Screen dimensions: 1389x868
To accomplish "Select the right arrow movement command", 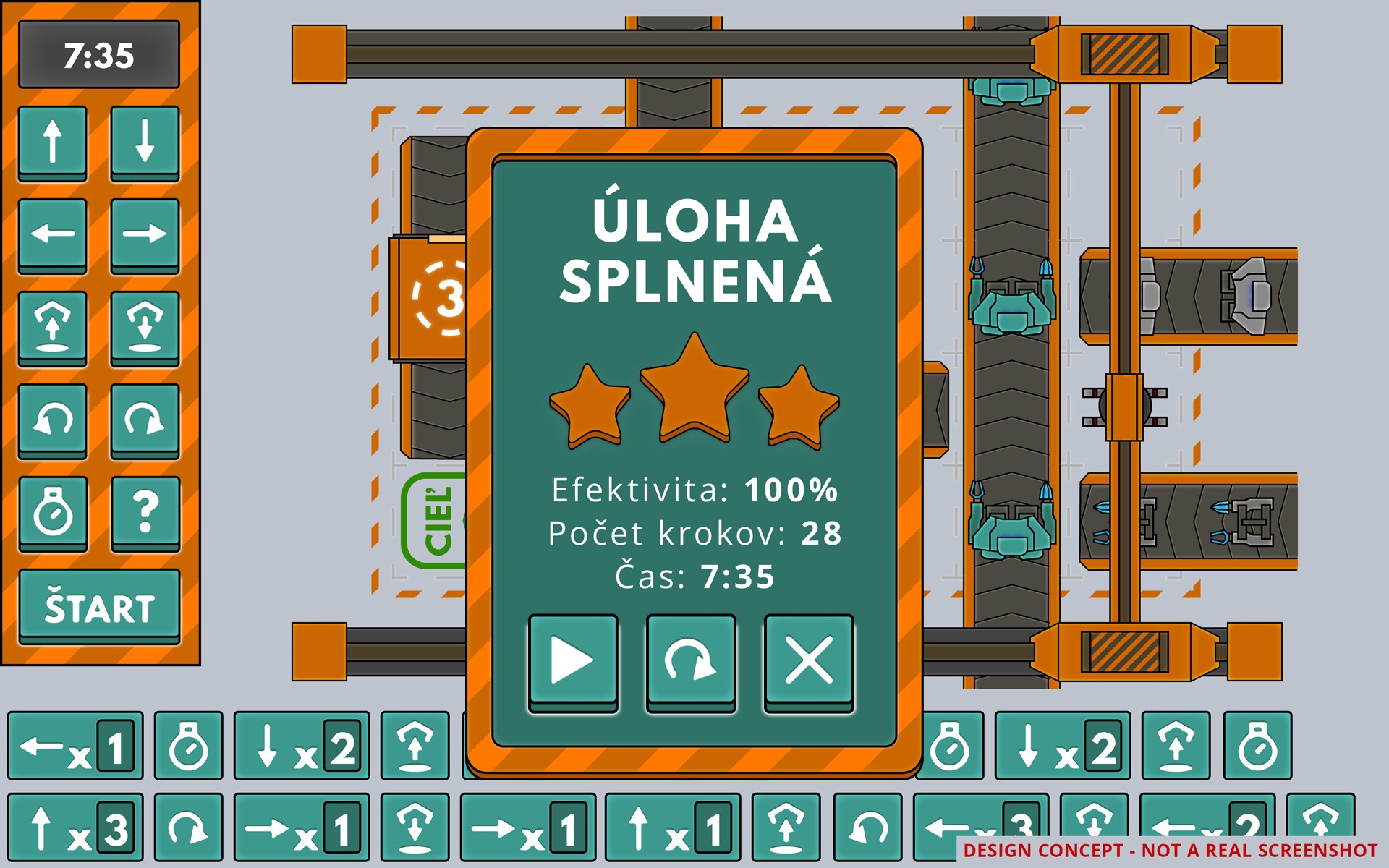I will point(145,234).
